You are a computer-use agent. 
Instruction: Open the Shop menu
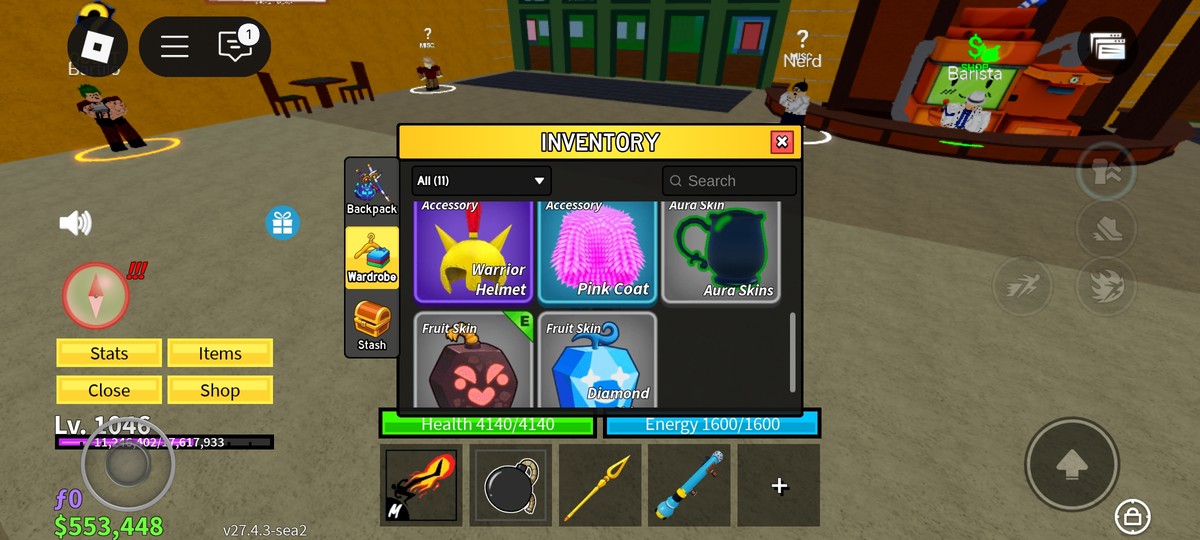point(220,390)
